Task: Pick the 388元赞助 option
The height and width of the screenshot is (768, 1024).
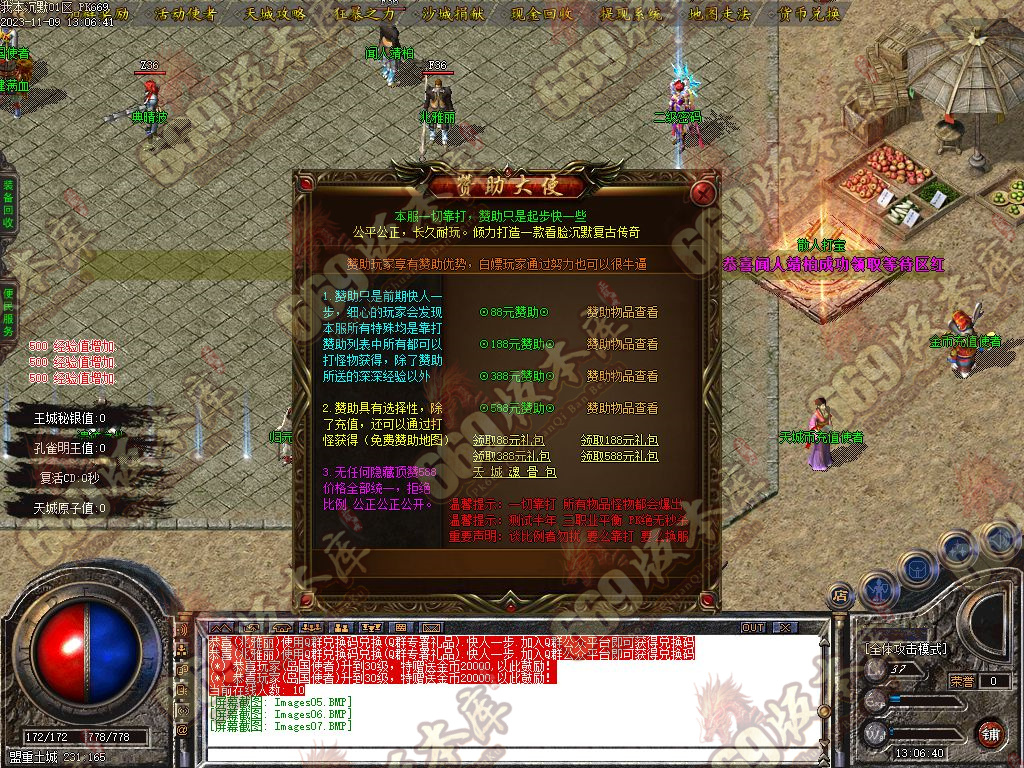Action: click(x=514, y=376)
